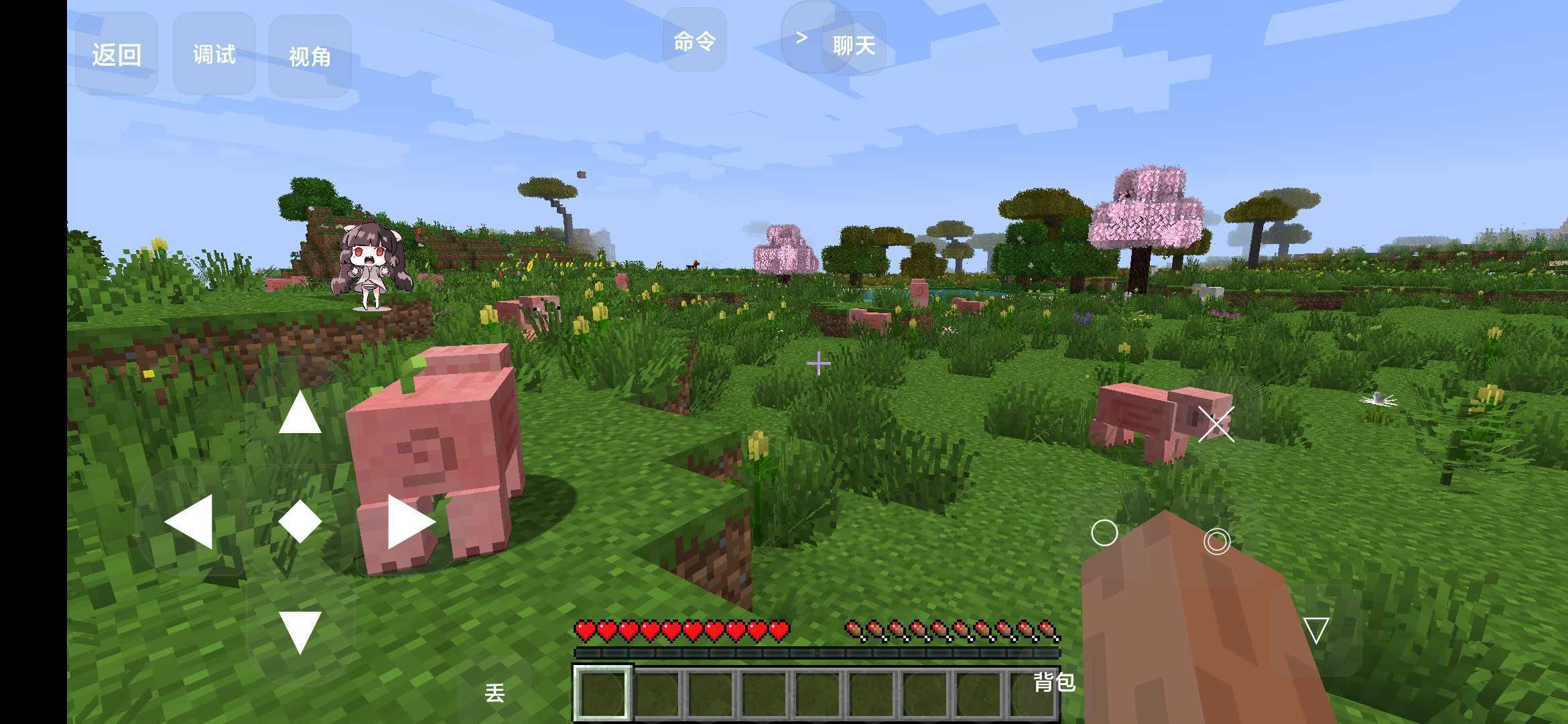
Task: Tap the 返回 back button
Action: pyautogui.click(x=117, y=54)
